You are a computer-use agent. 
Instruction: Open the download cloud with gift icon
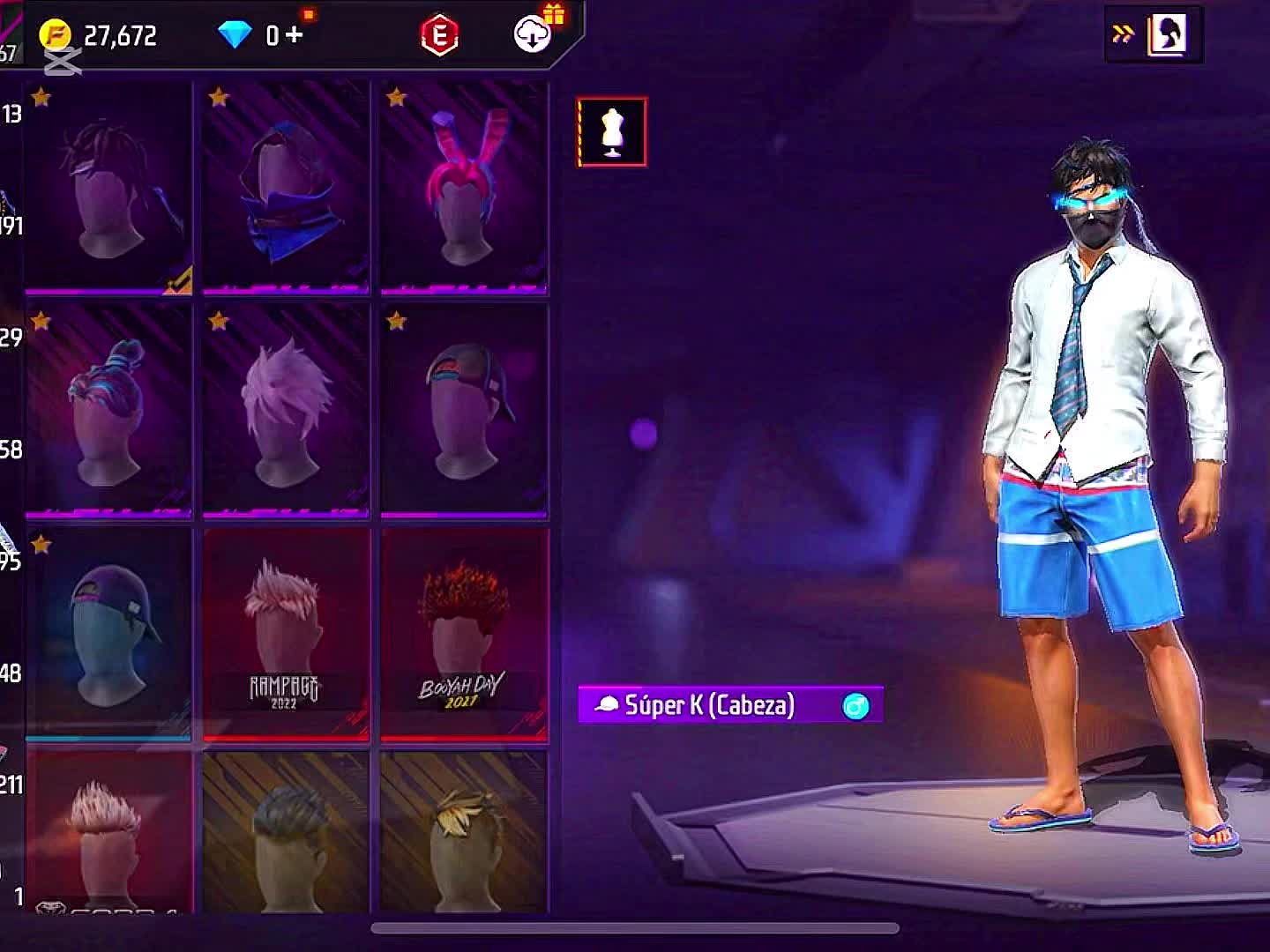click(x=534, y=33)
